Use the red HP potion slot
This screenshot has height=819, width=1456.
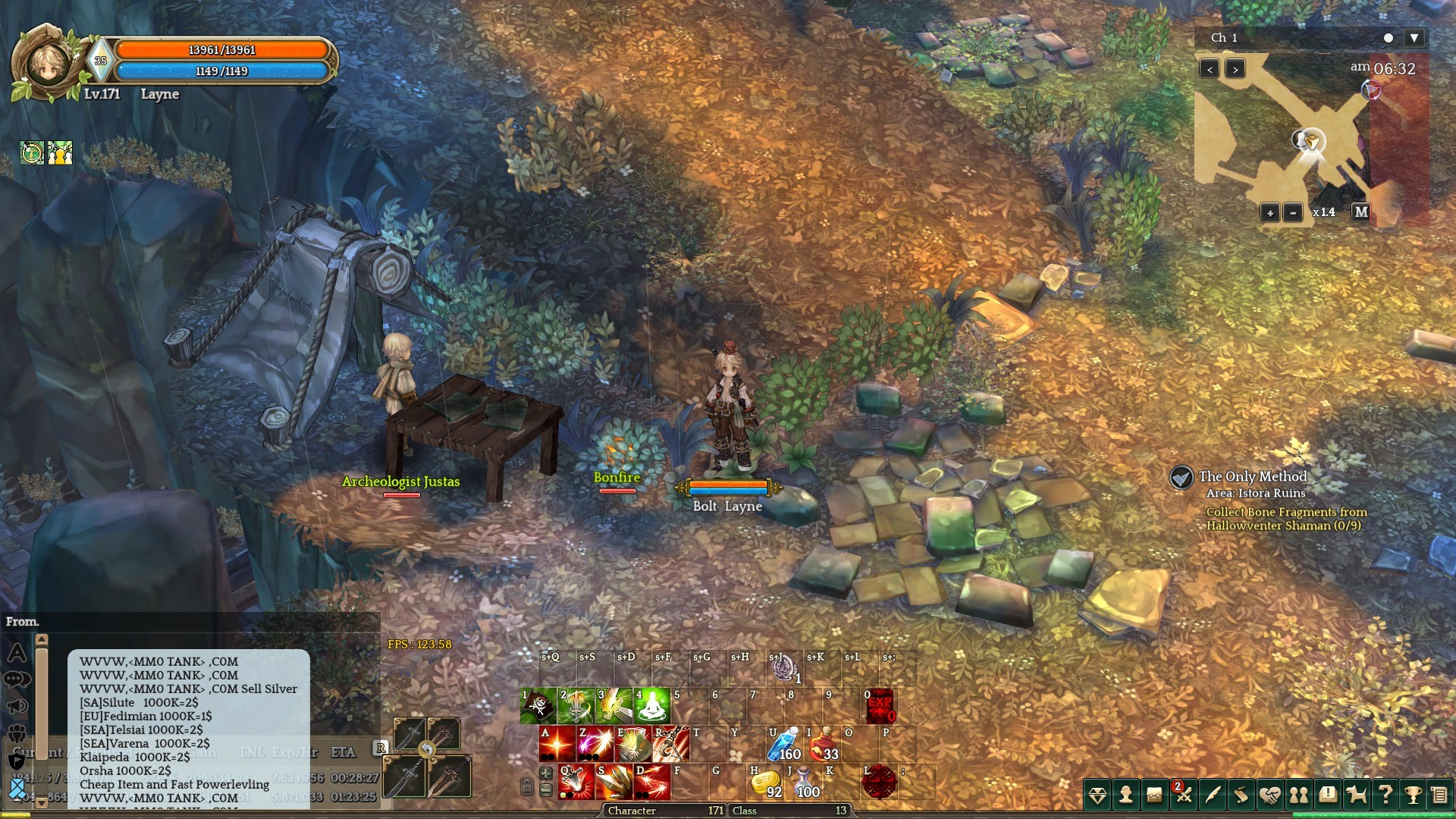[x=824, y=744]
